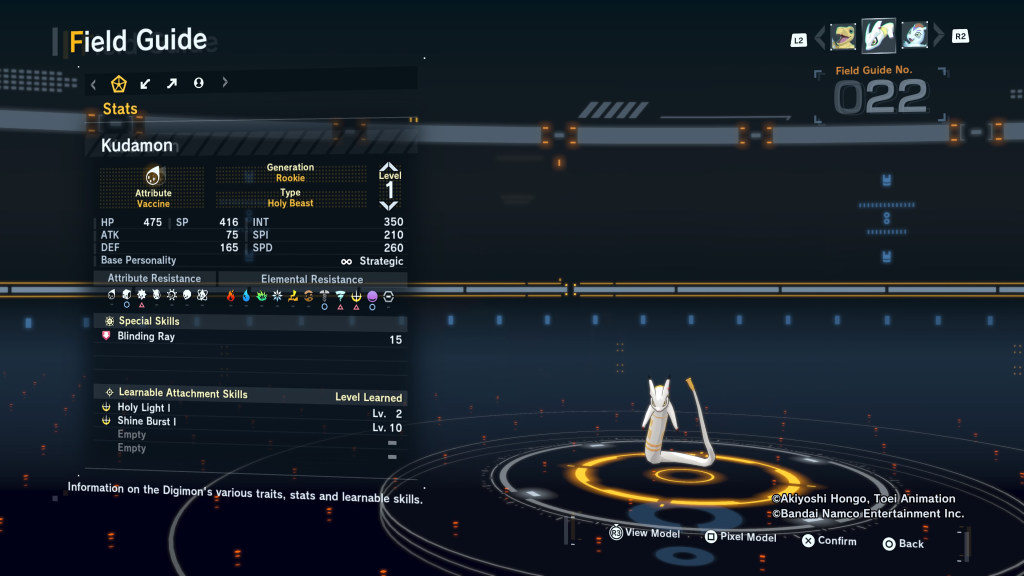Select the Shine Burst I skill row

(250, 421)
